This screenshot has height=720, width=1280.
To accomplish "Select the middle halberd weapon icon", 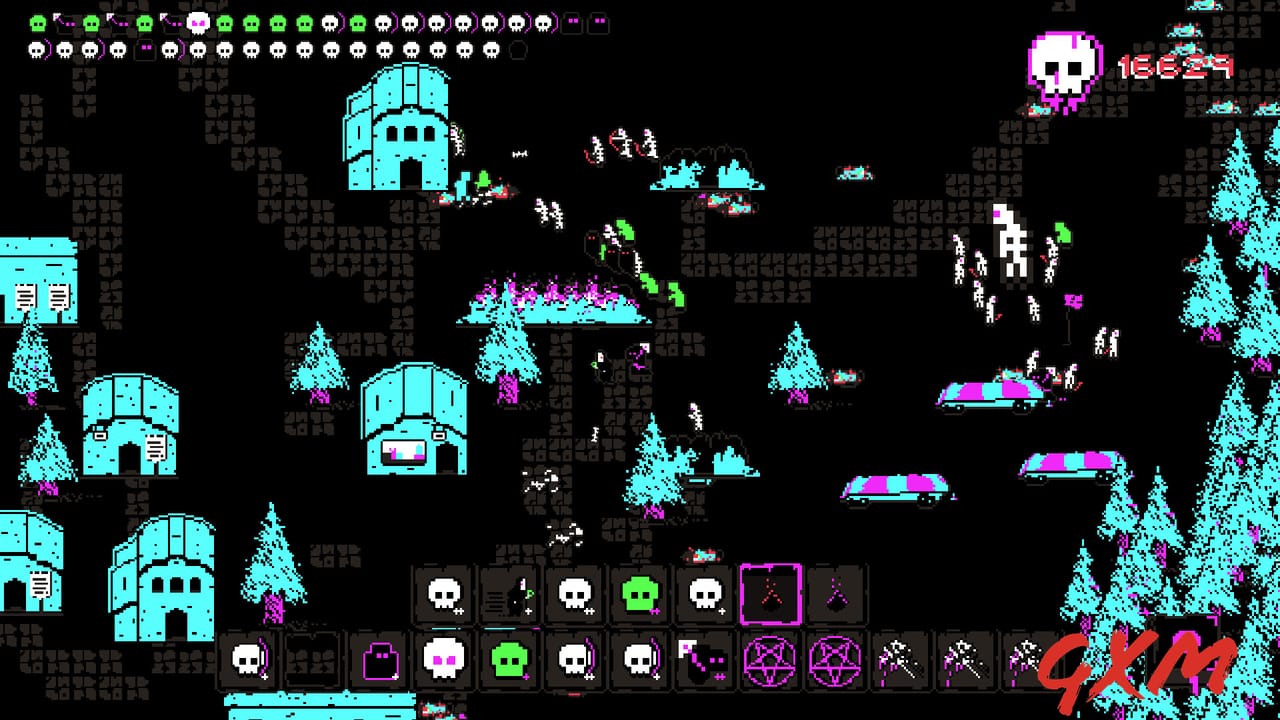I will 963,662.
